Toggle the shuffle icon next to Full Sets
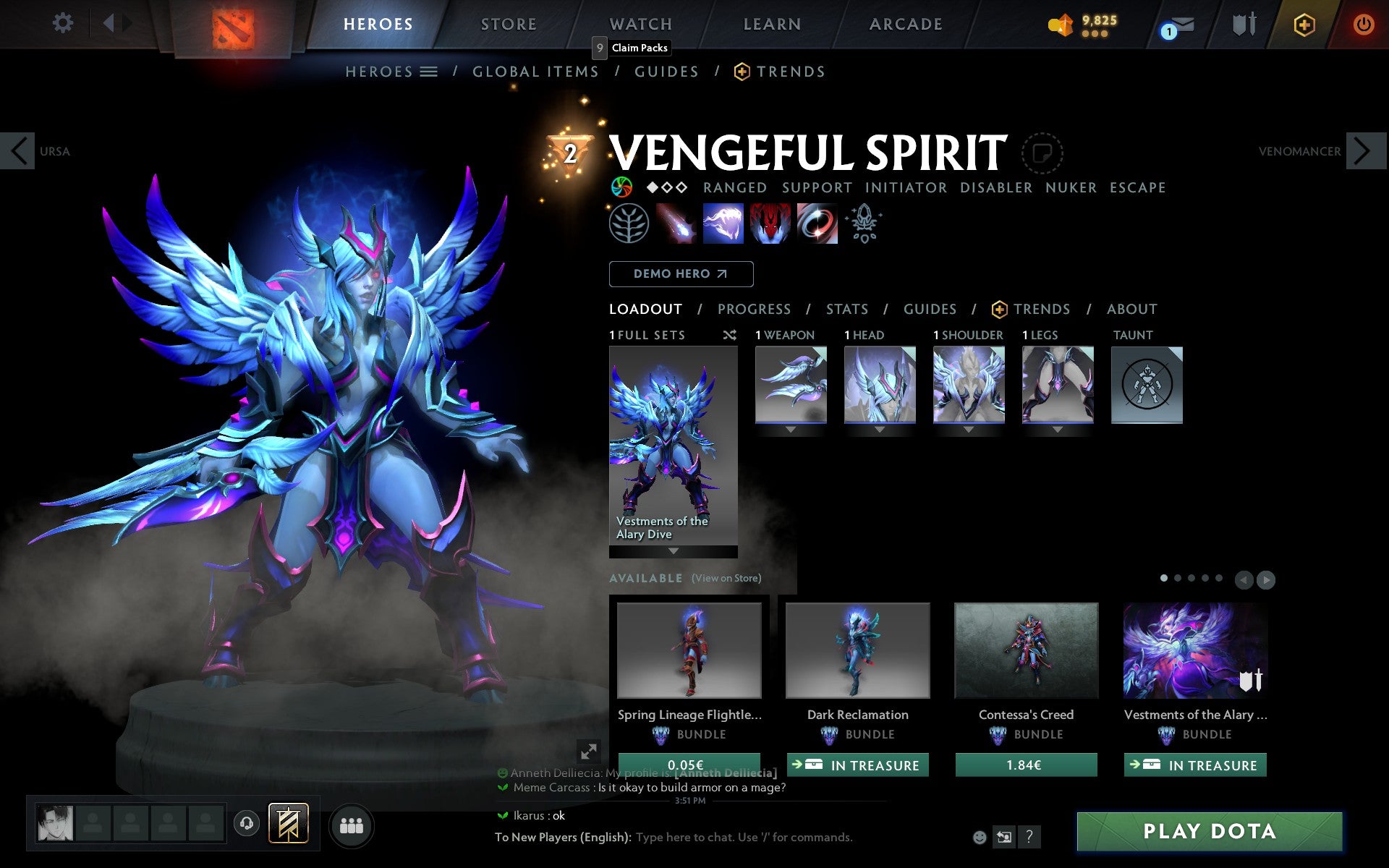Viewport: 1389px width, 868px height. point(729,335)
